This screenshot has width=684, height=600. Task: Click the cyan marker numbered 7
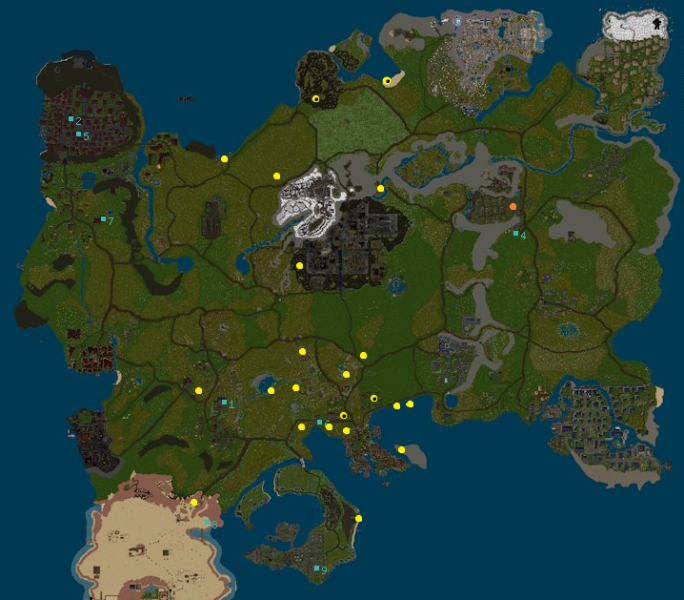pyautogui.click(x=103, y=219)
